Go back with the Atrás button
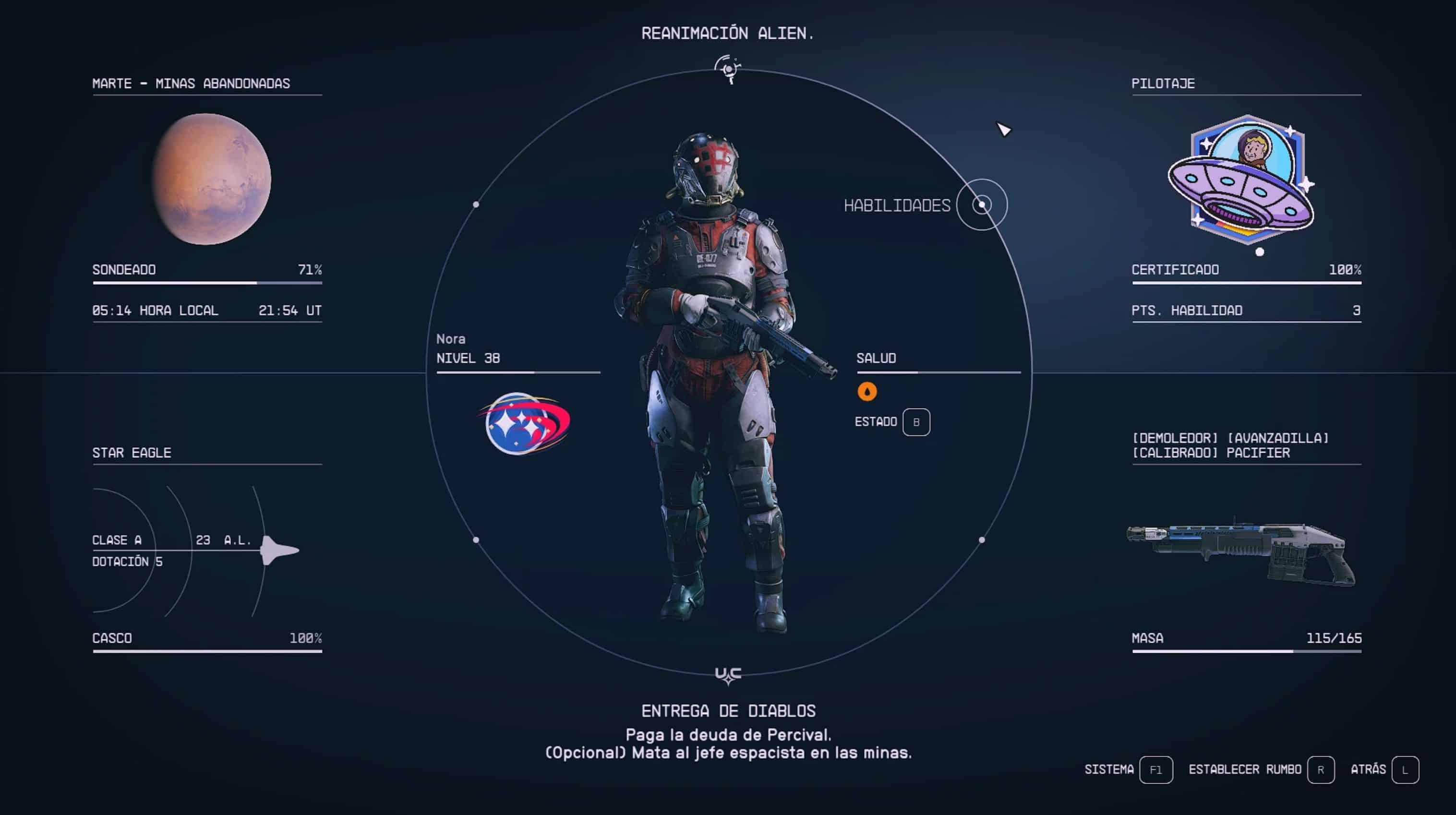The image size is (1456, 815). (1405, 770)
